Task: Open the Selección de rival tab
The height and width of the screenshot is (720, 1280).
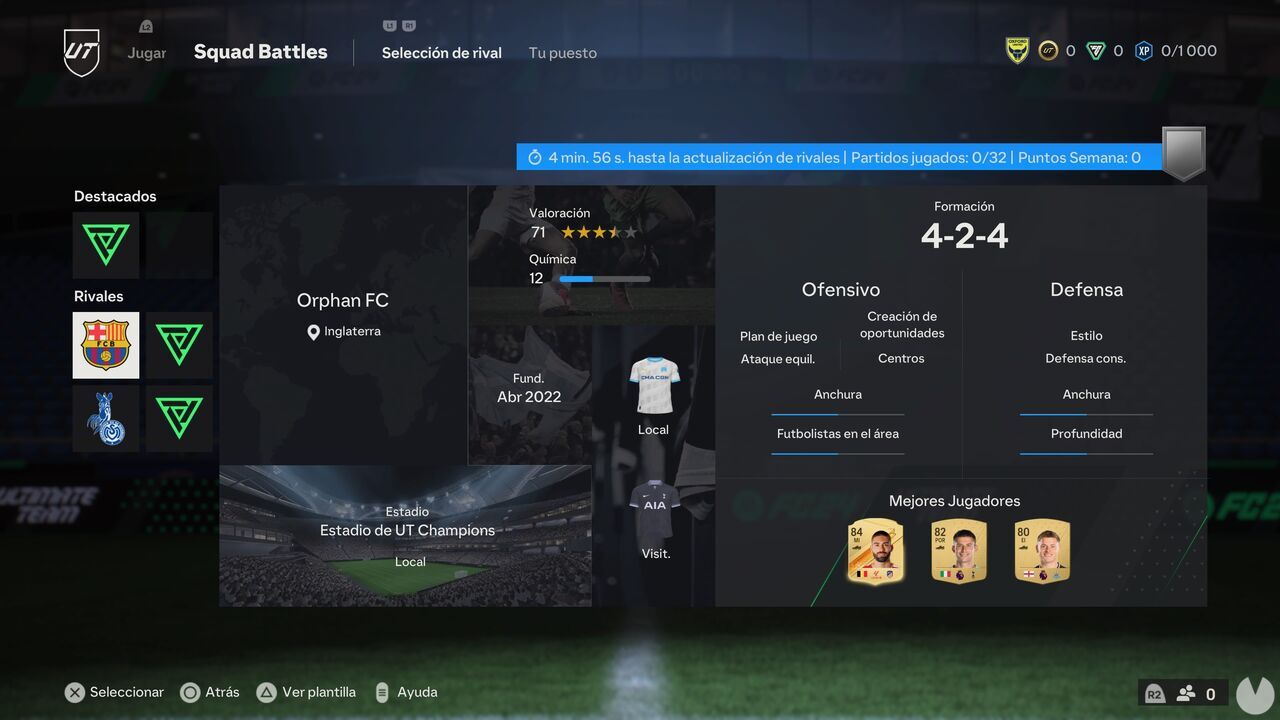Action: (441, 52)
